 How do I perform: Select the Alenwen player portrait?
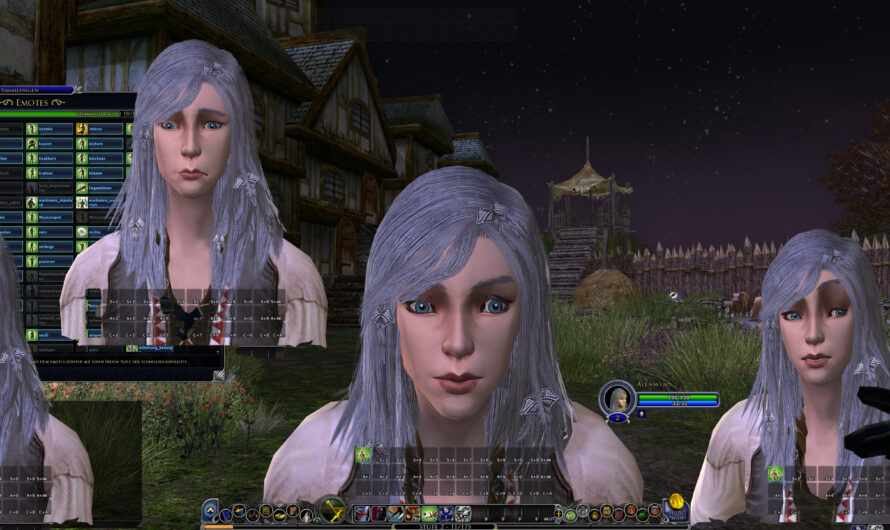(x=616, y=398)
